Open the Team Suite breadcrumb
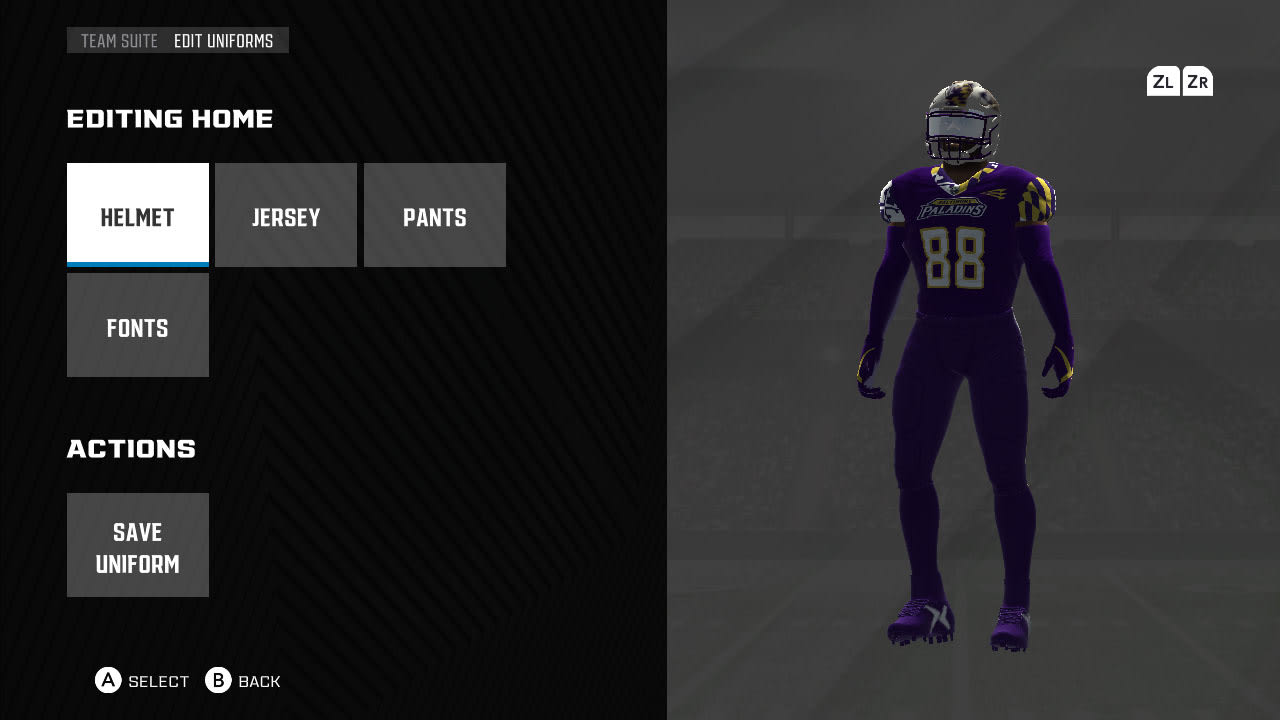This screenshot has height=720, width=1280. click(118, 41)
